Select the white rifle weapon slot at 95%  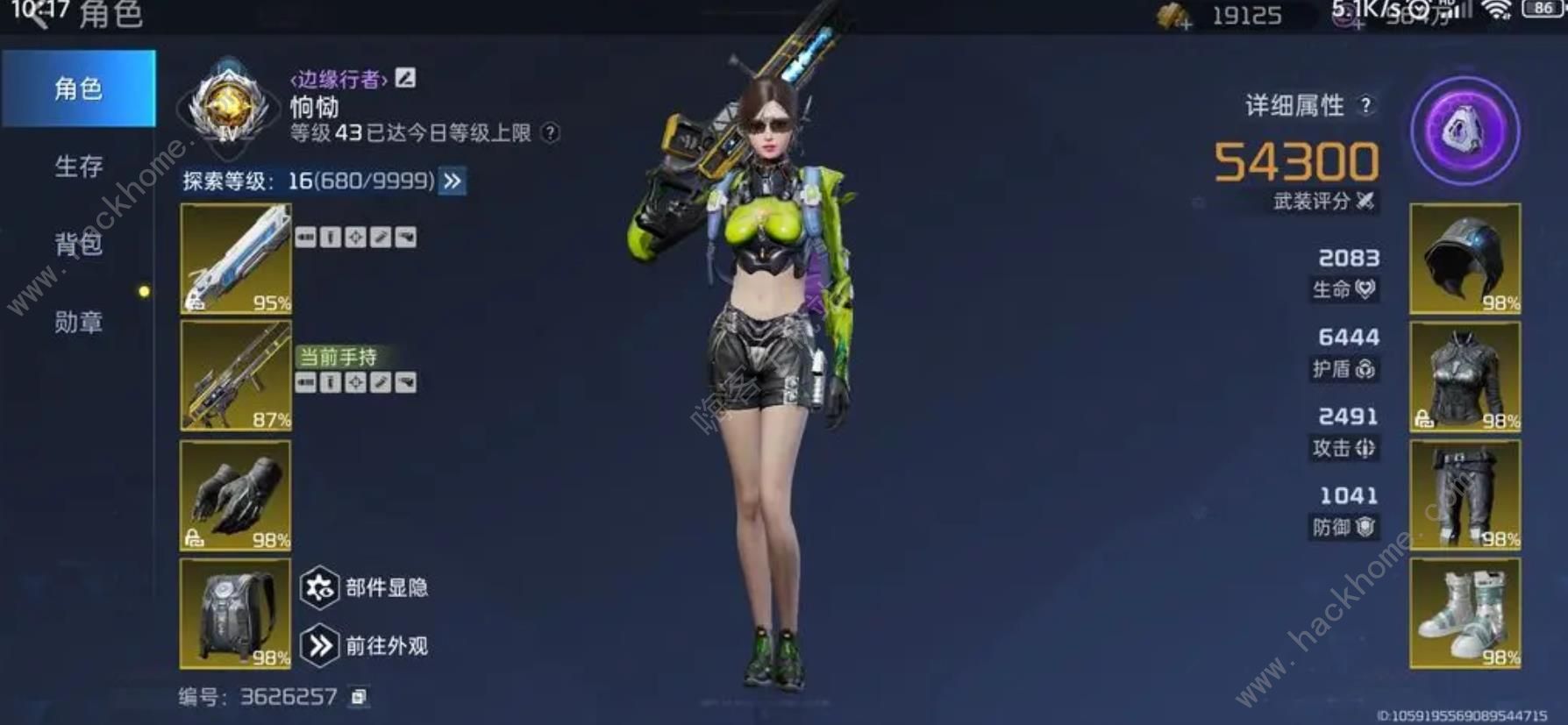[235, 259]
